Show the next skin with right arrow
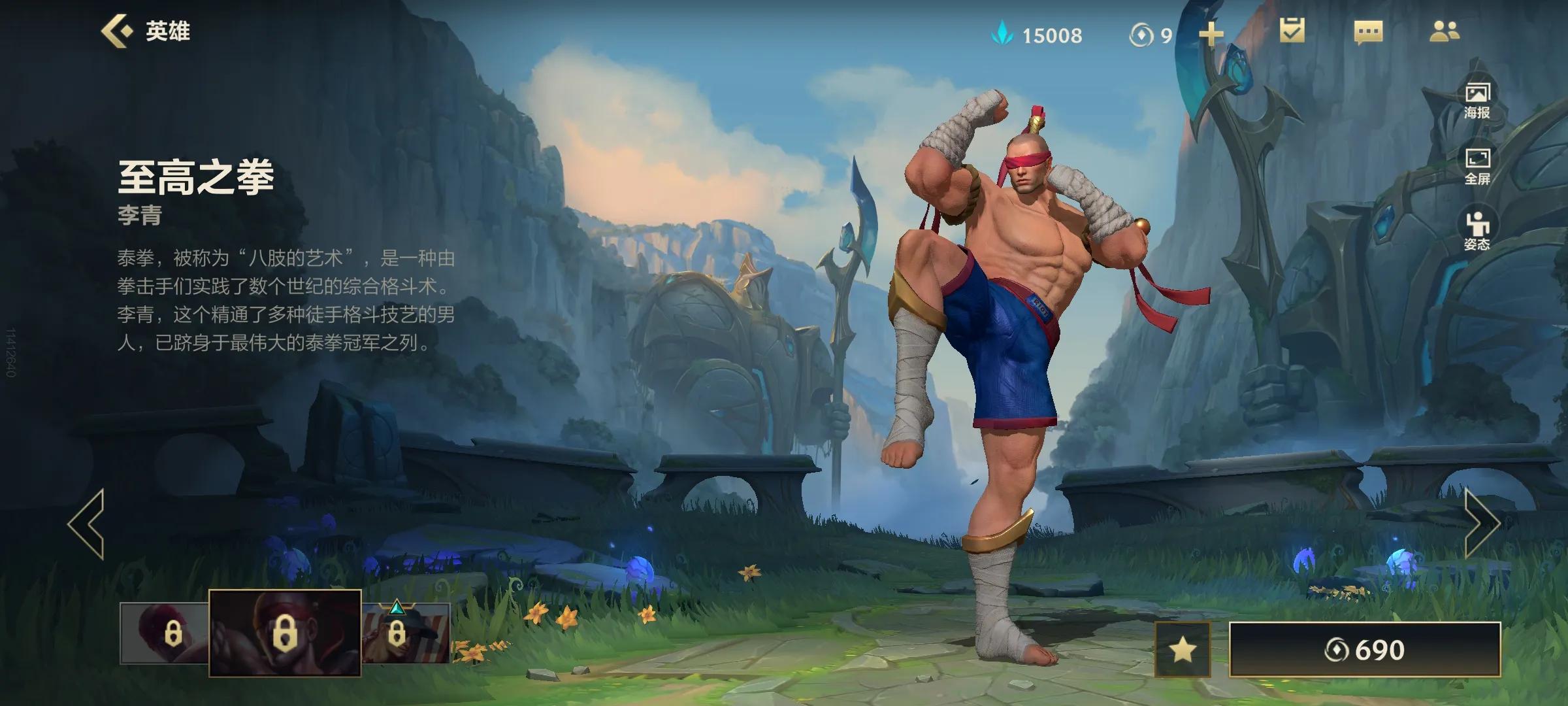The height and width of the screenshot is (706, 1568). [x=1481, y=524]
